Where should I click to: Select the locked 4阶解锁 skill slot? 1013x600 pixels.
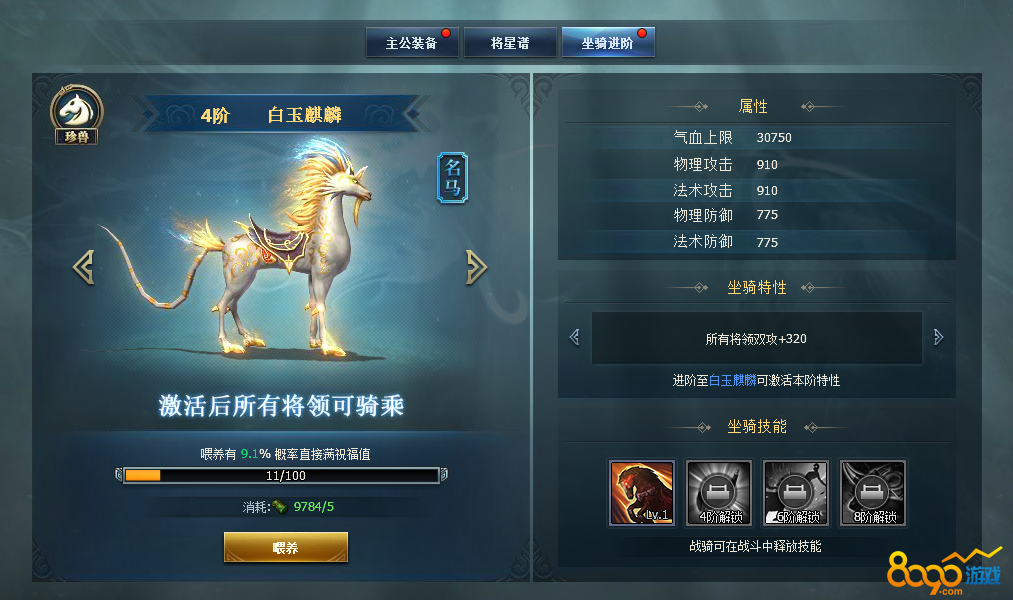(x=719, y=493)
